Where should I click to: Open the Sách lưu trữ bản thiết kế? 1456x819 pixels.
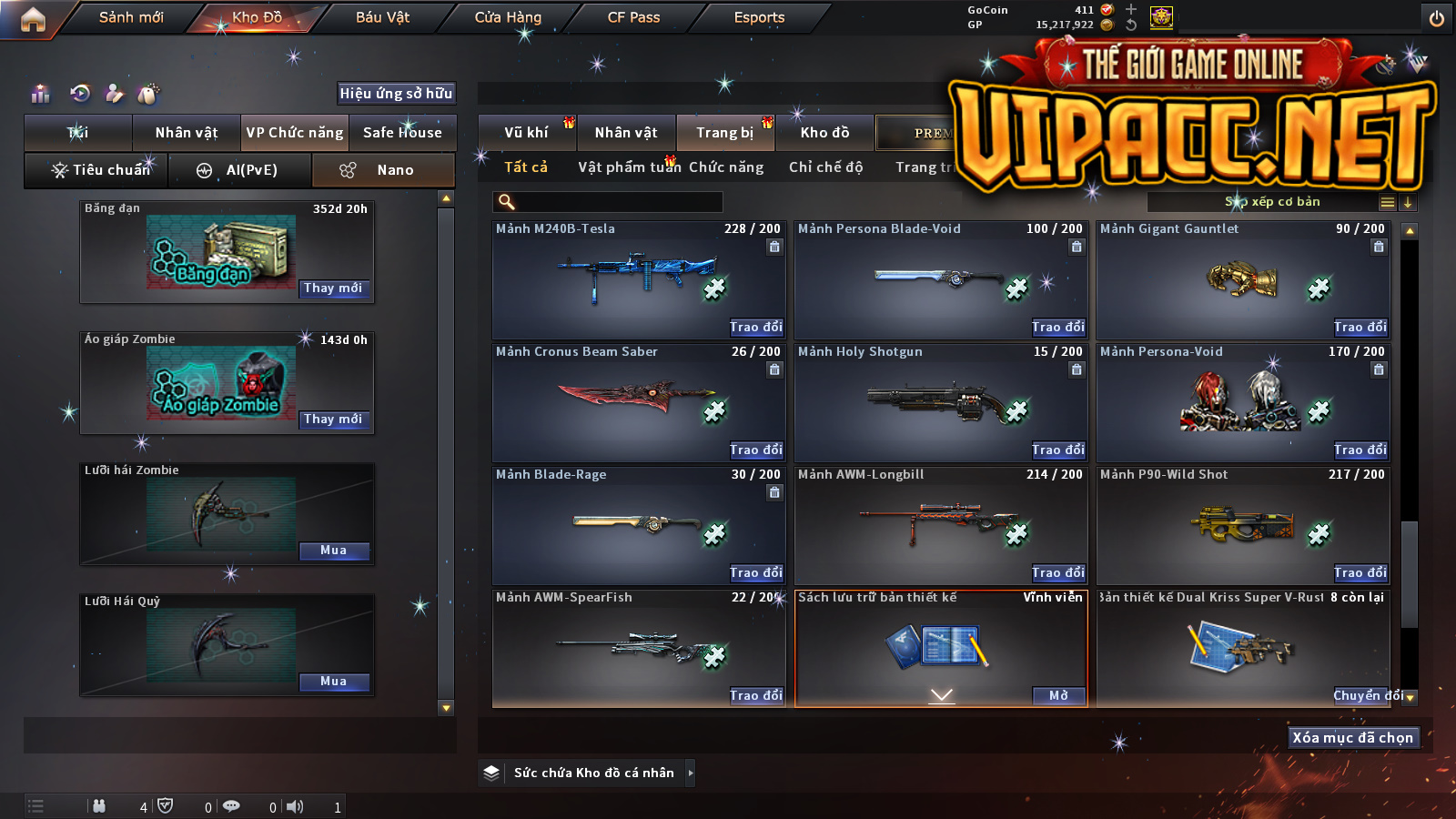click(1058, 696)
